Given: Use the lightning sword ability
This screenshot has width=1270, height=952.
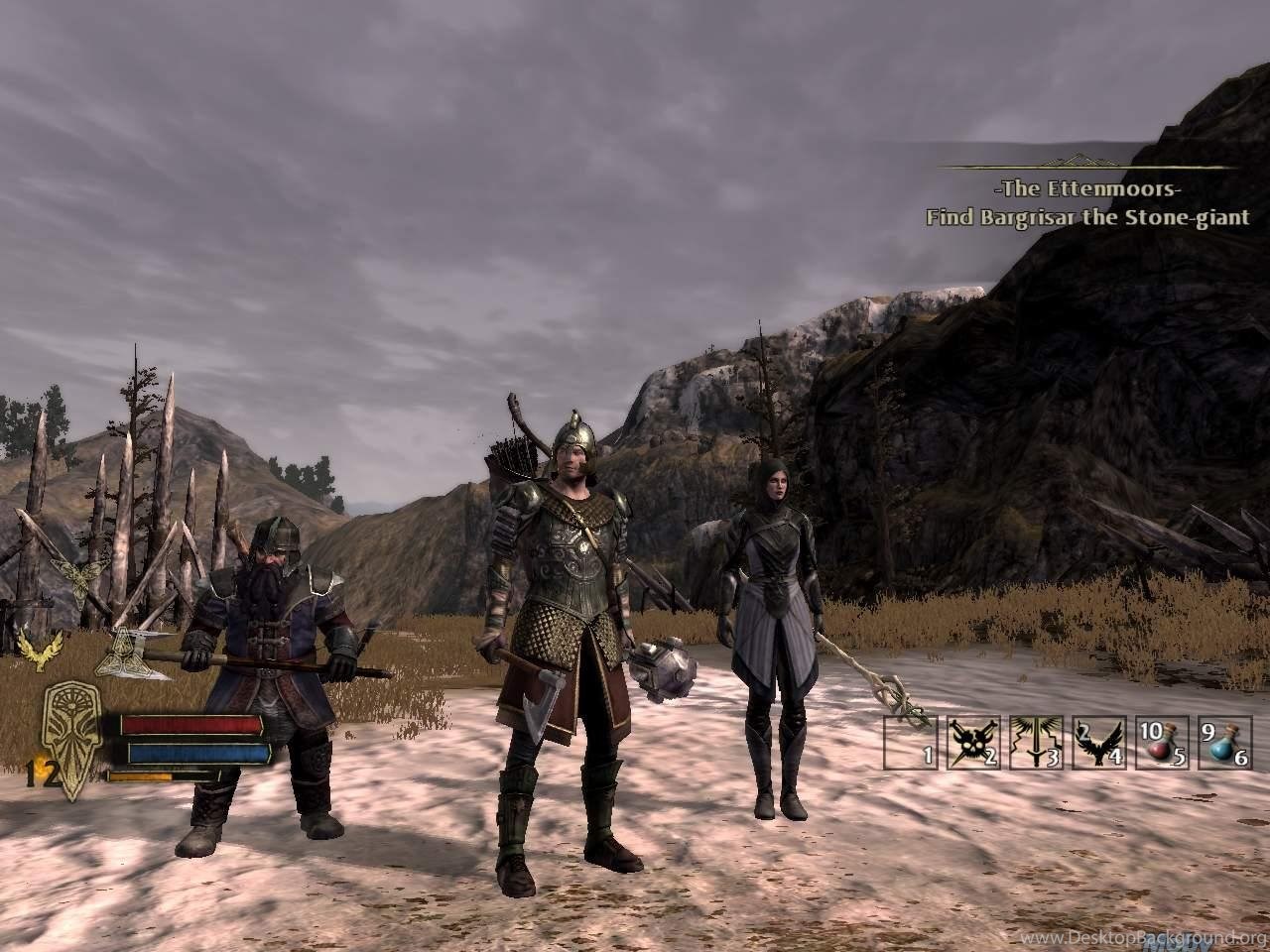Looking at the screenshot, I should [1035, 743].
